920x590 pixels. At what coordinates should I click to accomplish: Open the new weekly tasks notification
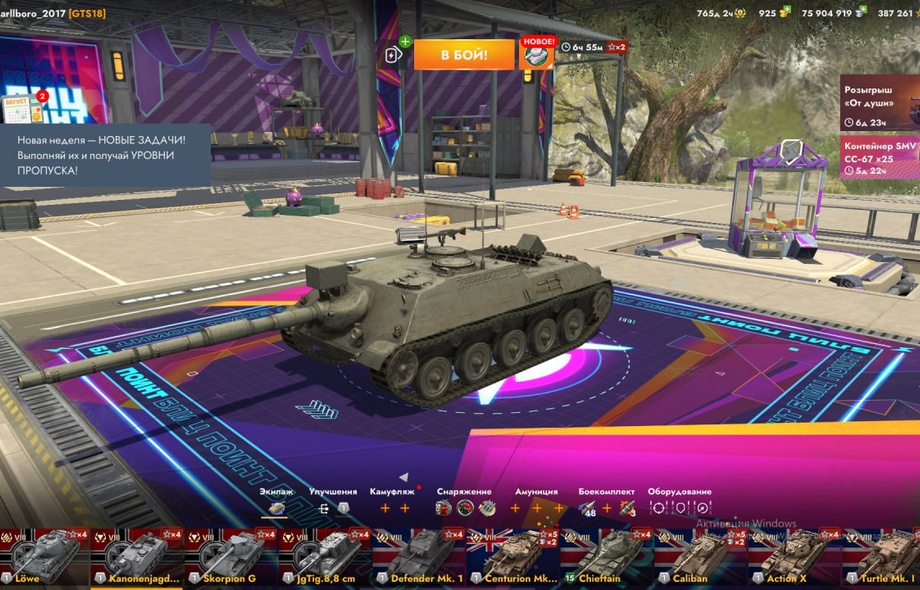click(x=105, y=155)
